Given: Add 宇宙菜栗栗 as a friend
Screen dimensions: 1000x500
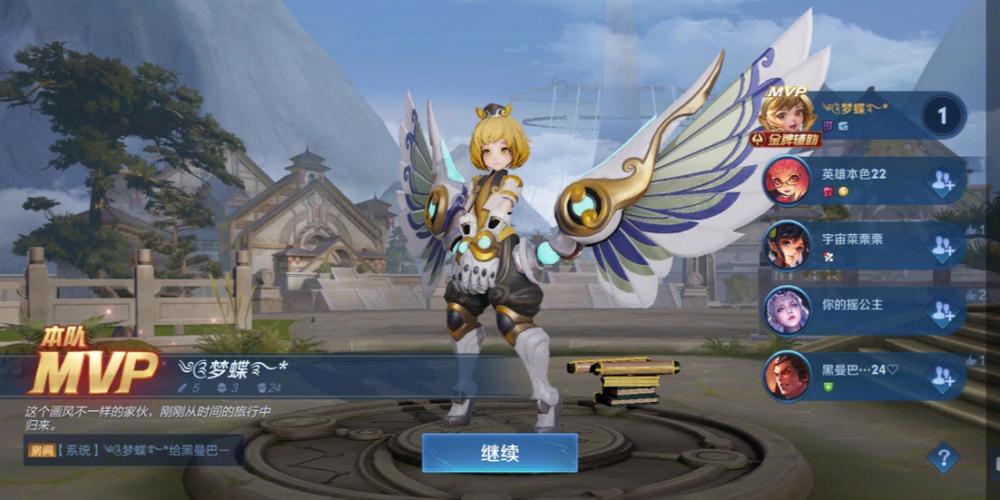Looking at the screenshot, I should [x=942, y=247].
